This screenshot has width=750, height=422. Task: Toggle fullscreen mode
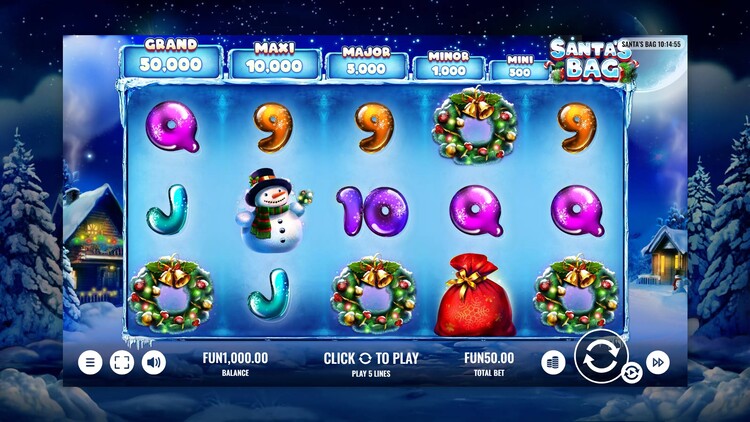(122, 362)
